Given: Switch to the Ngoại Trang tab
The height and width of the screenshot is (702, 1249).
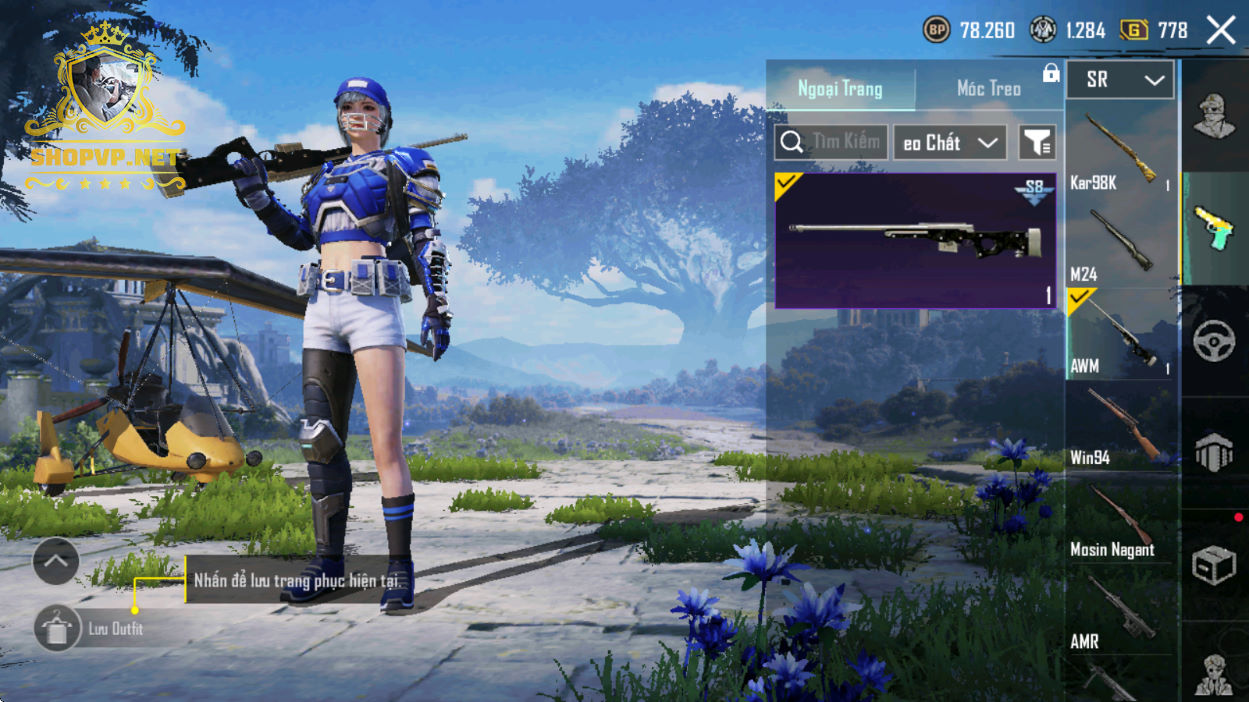Looking at the screenshot, I should point(840,89).
